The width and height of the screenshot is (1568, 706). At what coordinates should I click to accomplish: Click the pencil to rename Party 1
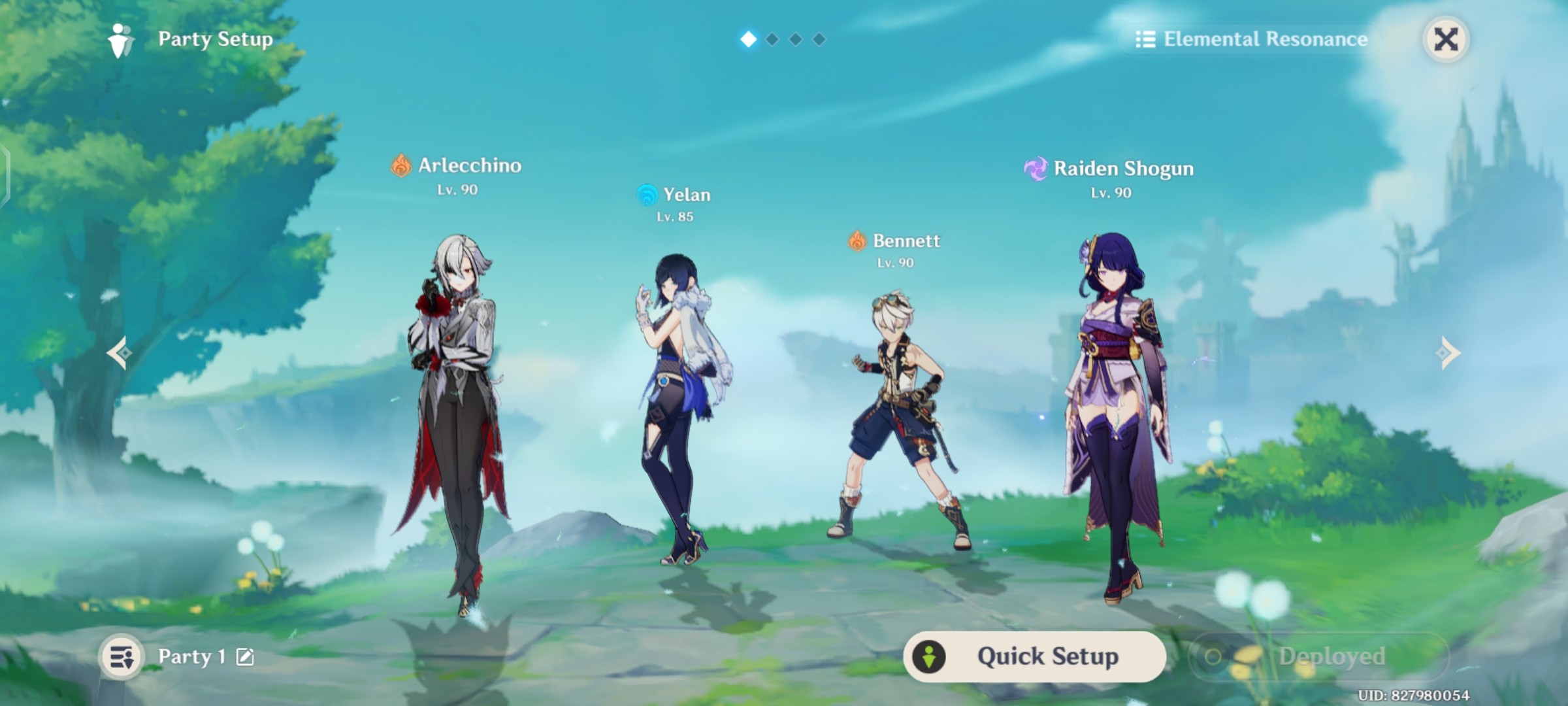[244, 657]
